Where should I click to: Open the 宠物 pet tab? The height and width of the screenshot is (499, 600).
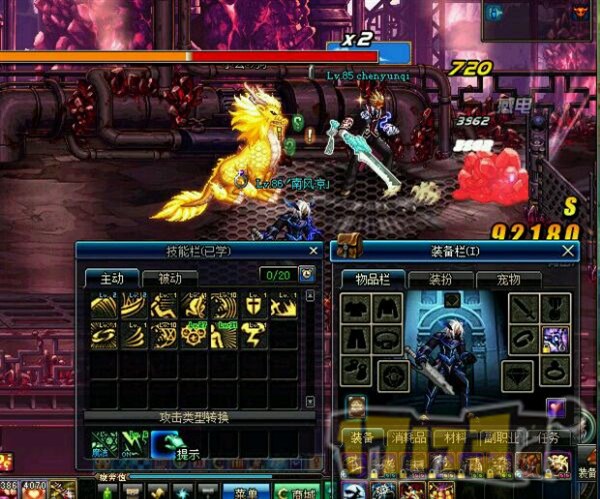(x=509, y=278)
